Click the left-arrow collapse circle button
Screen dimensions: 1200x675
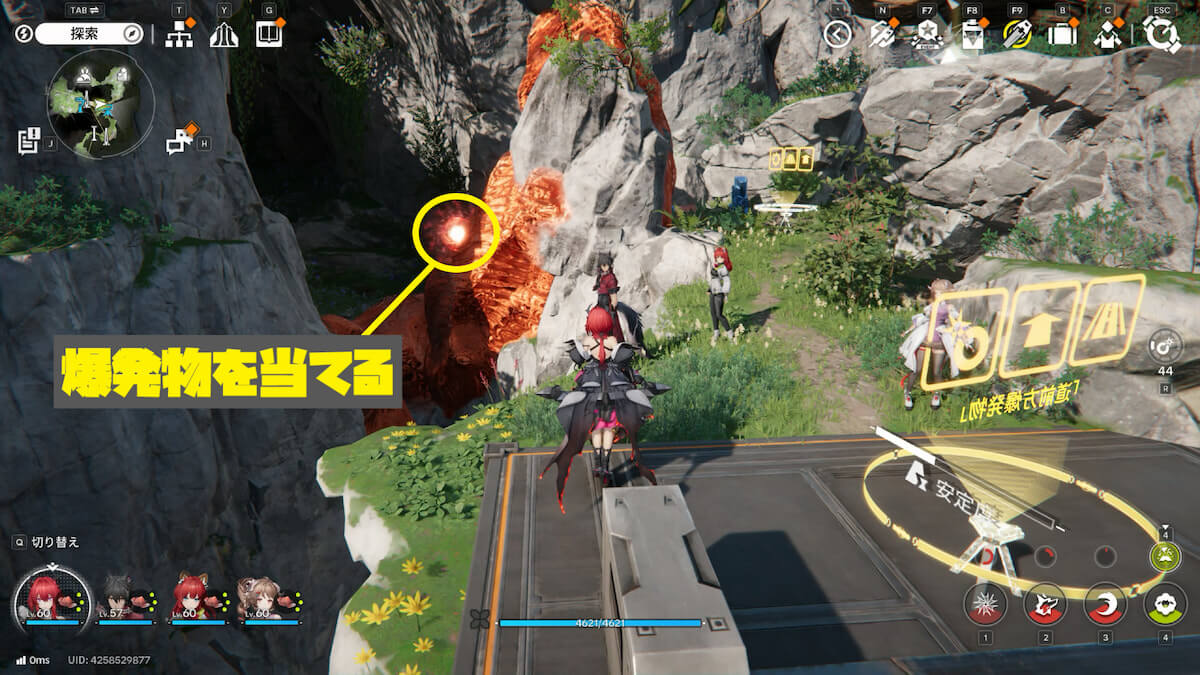tap(837, 35)
